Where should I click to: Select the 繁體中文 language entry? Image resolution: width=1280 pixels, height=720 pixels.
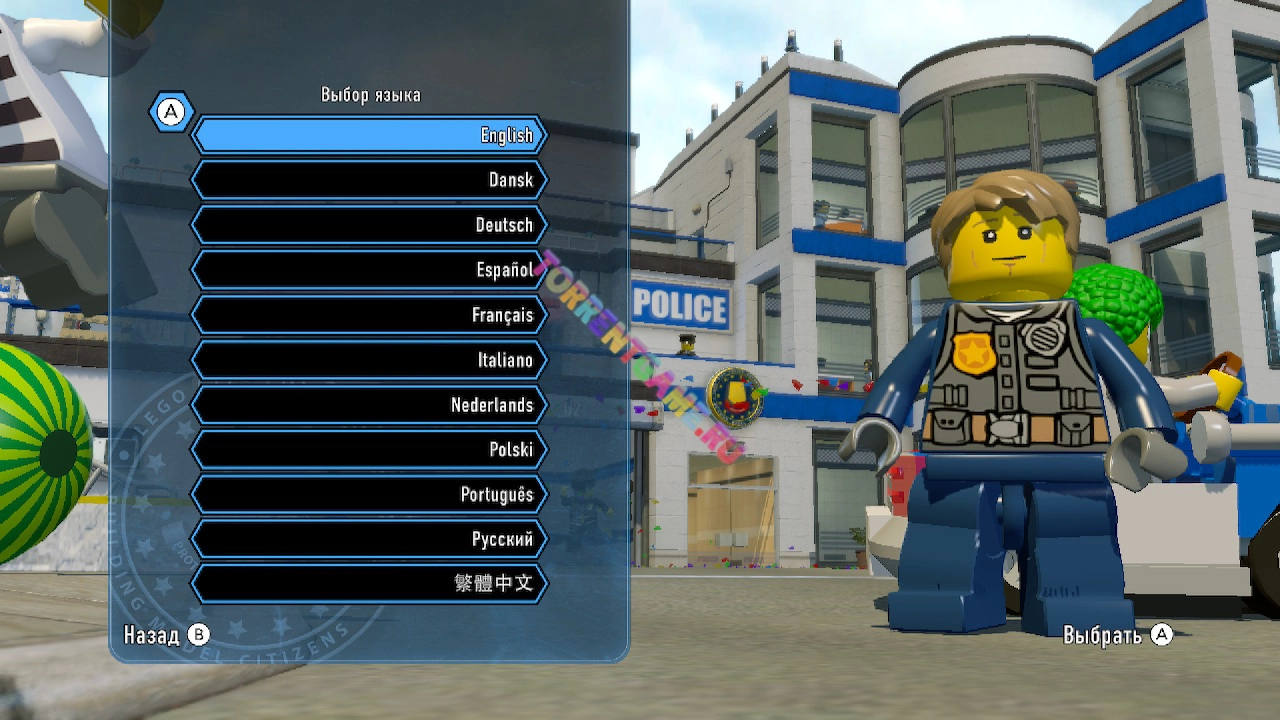coord(369,584)
